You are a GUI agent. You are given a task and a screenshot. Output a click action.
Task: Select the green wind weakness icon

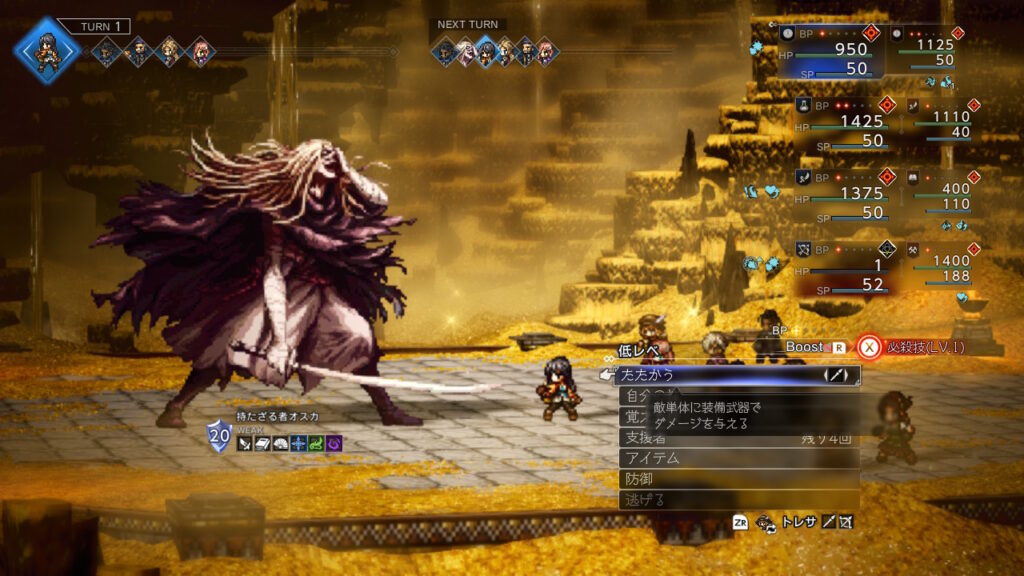coord(315,443)
